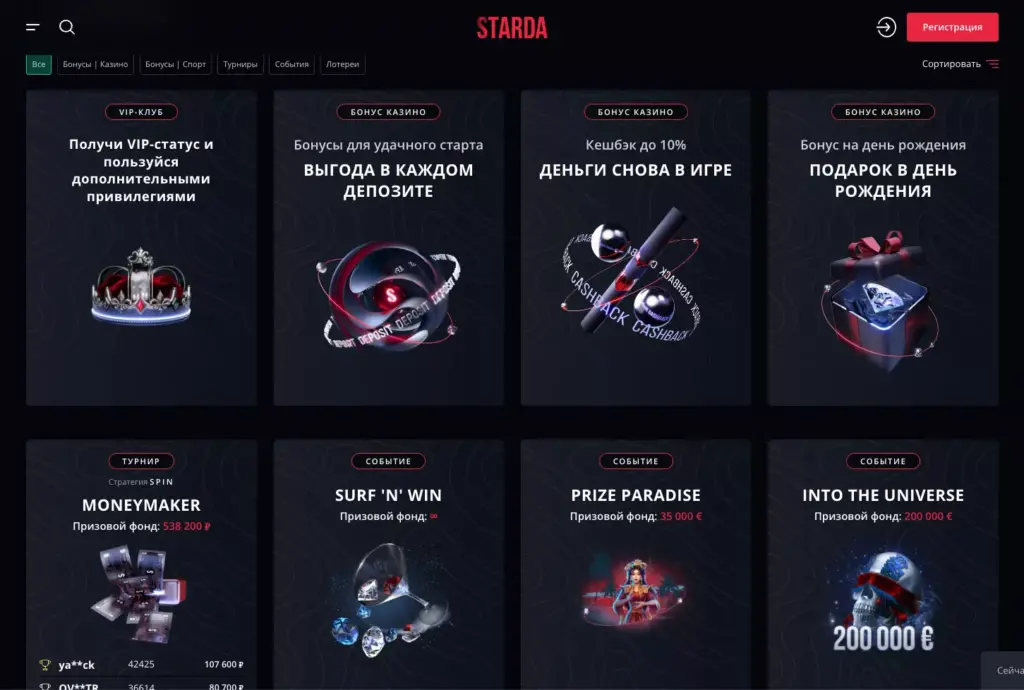Switch to the Лотереи tab

342,65
